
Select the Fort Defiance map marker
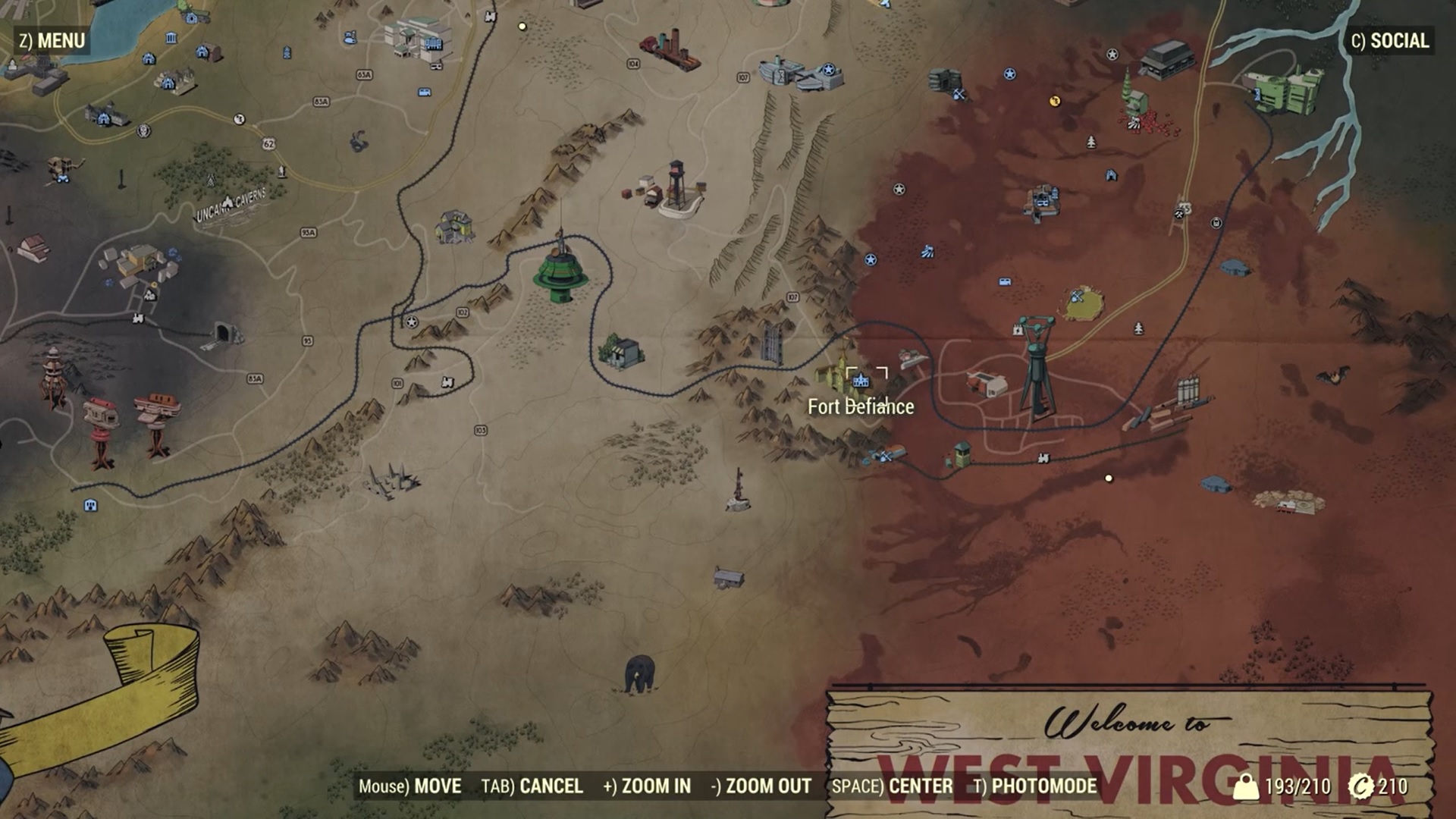(861, 379)
